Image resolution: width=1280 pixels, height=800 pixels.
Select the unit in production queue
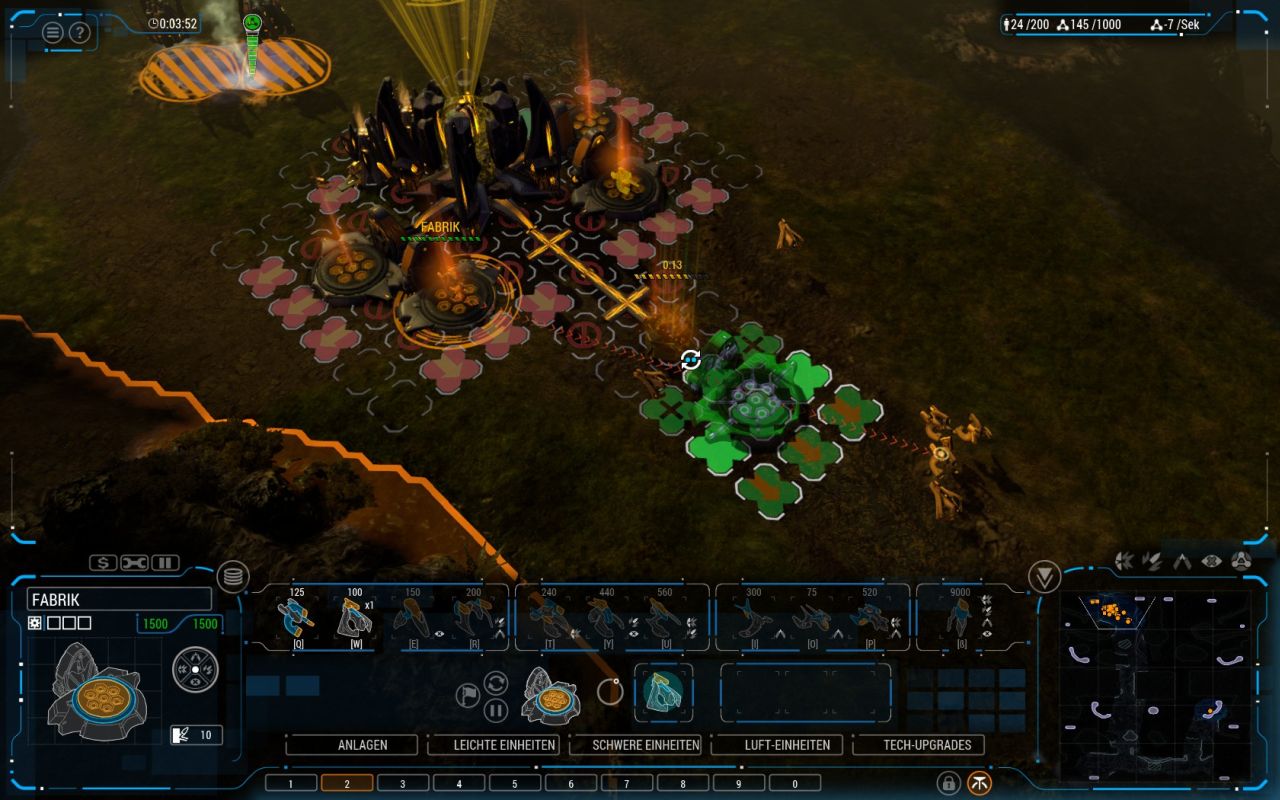[x=663, y=692]
